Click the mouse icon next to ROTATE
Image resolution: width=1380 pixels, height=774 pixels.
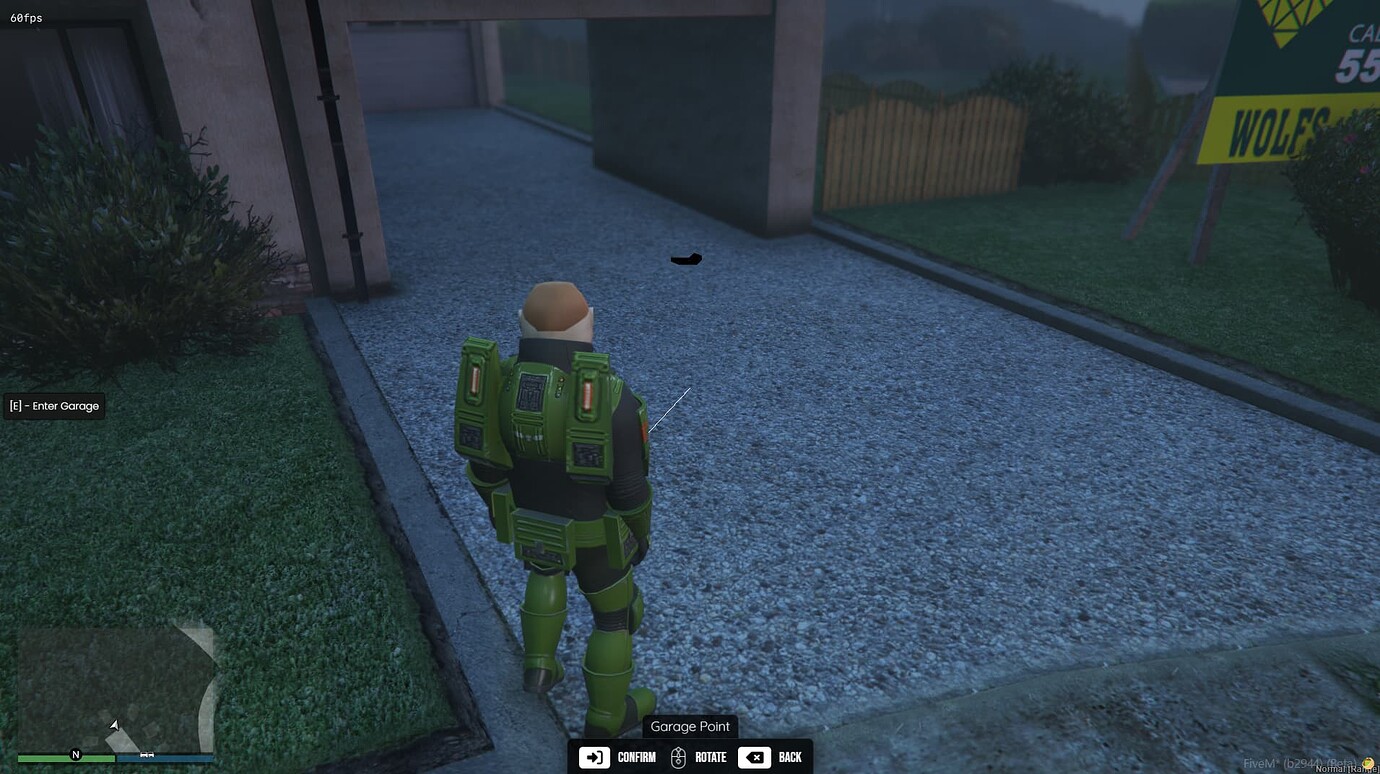point(676,757)
